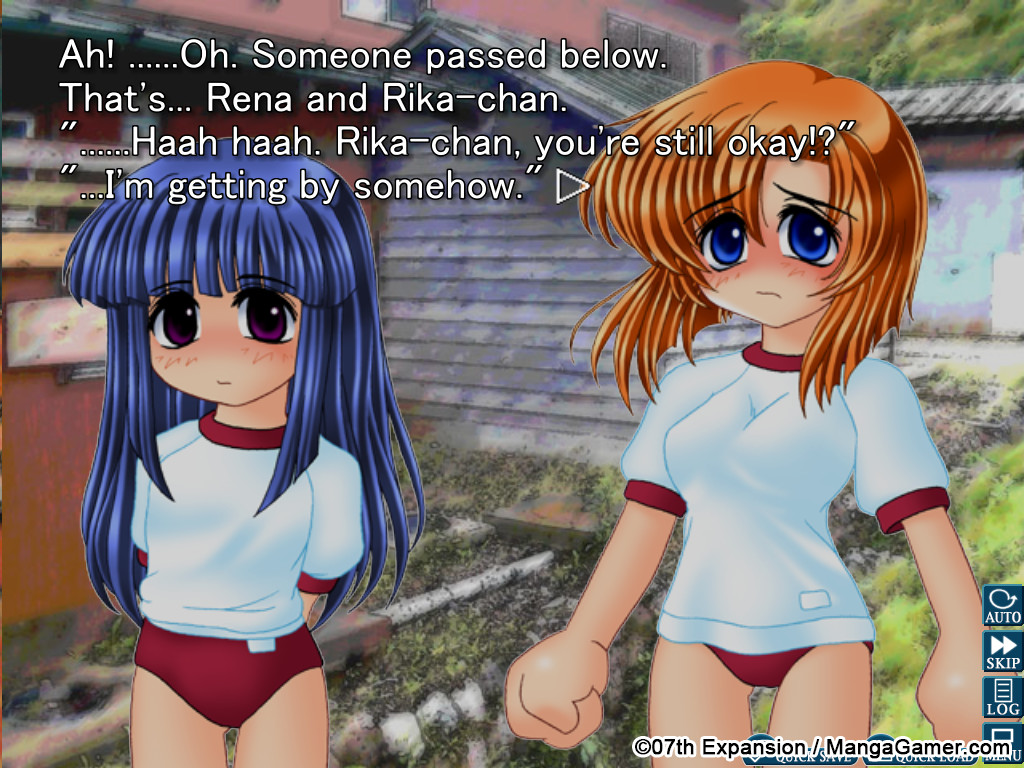The width and height of the screenshot is (1024, 768).
Task: Open the dialogue LOG
Action: tap(1002, 697)
